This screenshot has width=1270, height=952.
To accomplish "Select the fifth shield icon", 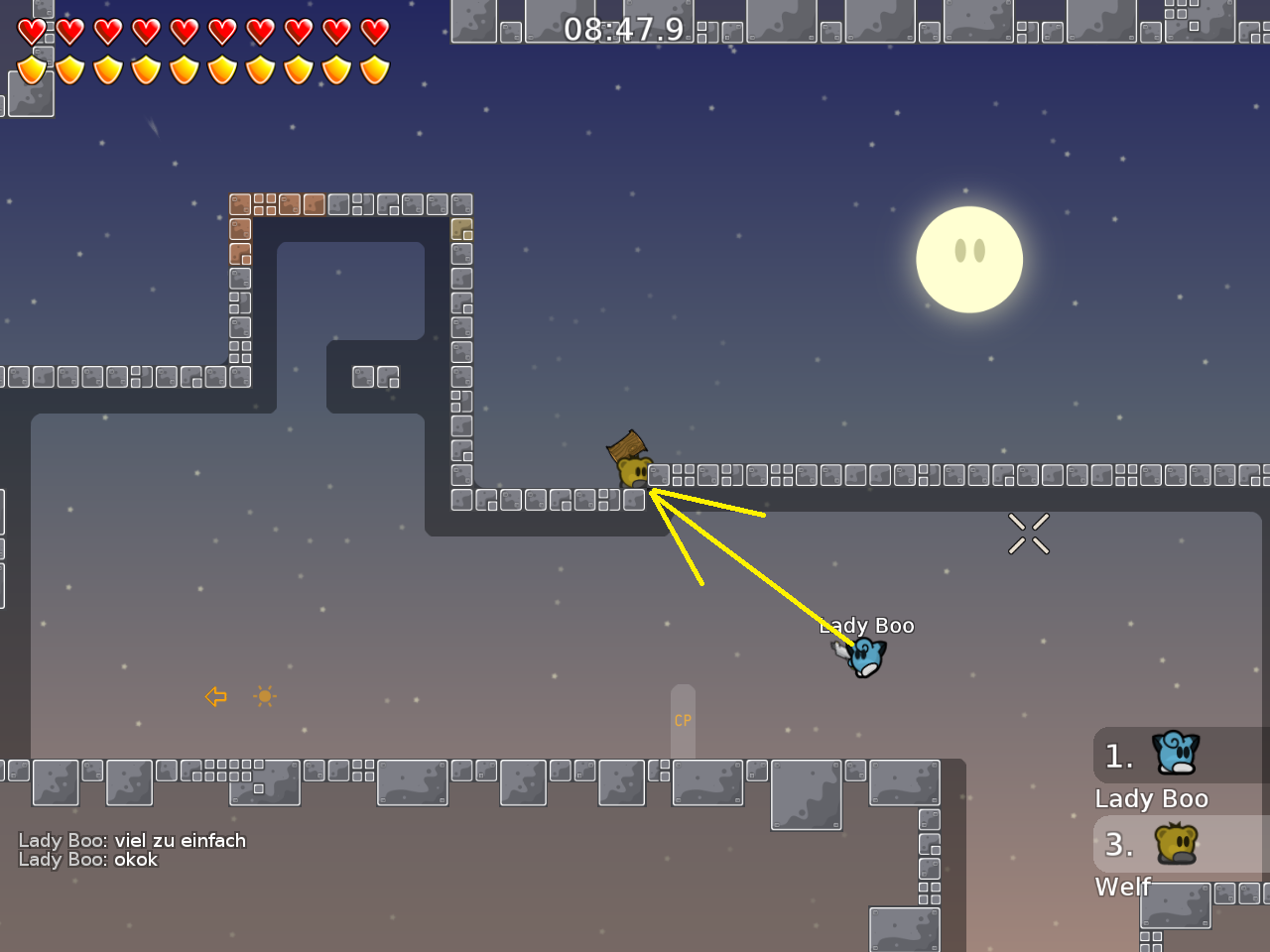I will pos(184,67).
